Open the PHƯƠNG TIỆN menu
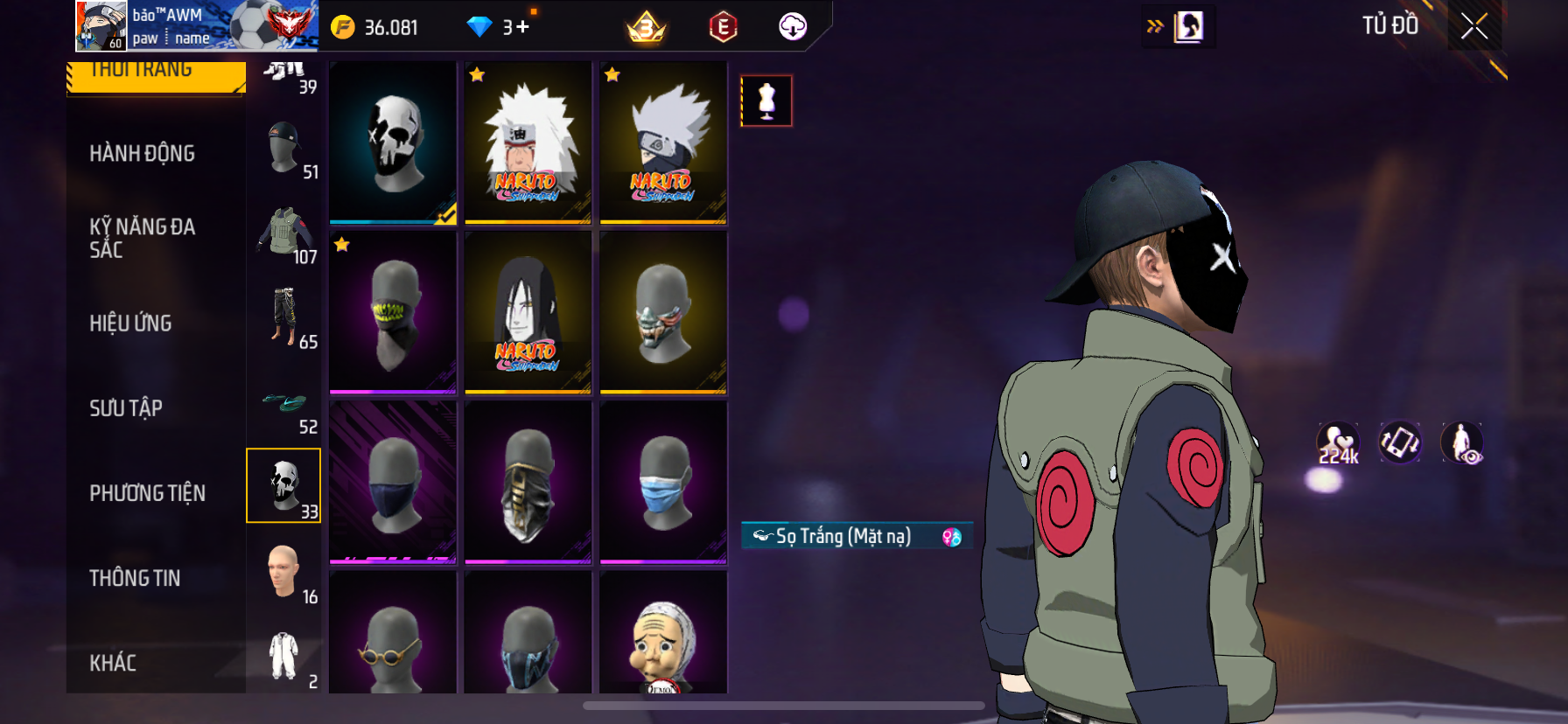This screenshot has height=724, width=1568. click(147, 493)
